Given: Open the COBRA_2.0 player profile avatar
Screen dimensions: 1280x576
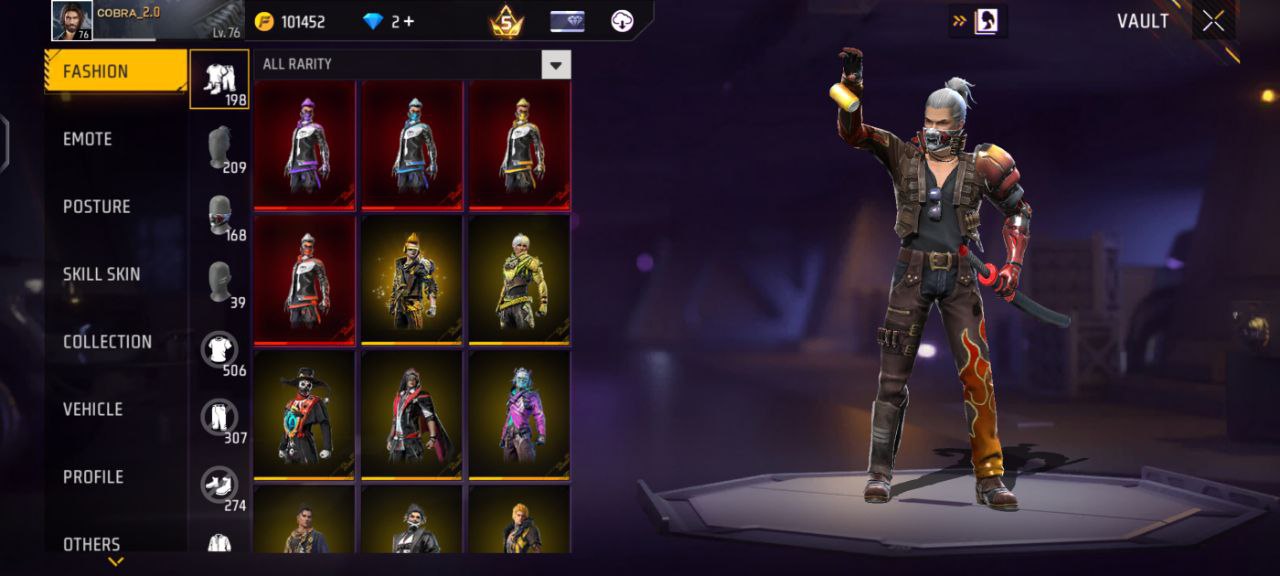Looking at the screenshot, I should click(x=72, y=20).
